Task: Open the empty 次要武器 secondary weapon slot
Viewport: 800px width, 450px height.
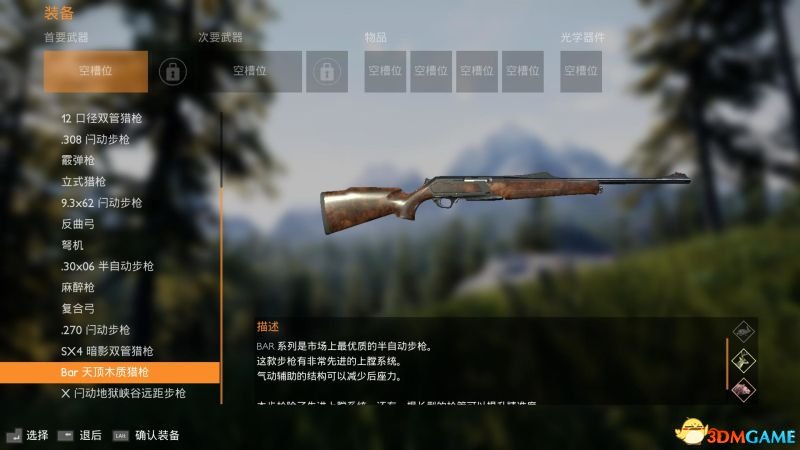Action: pos(249,71)
